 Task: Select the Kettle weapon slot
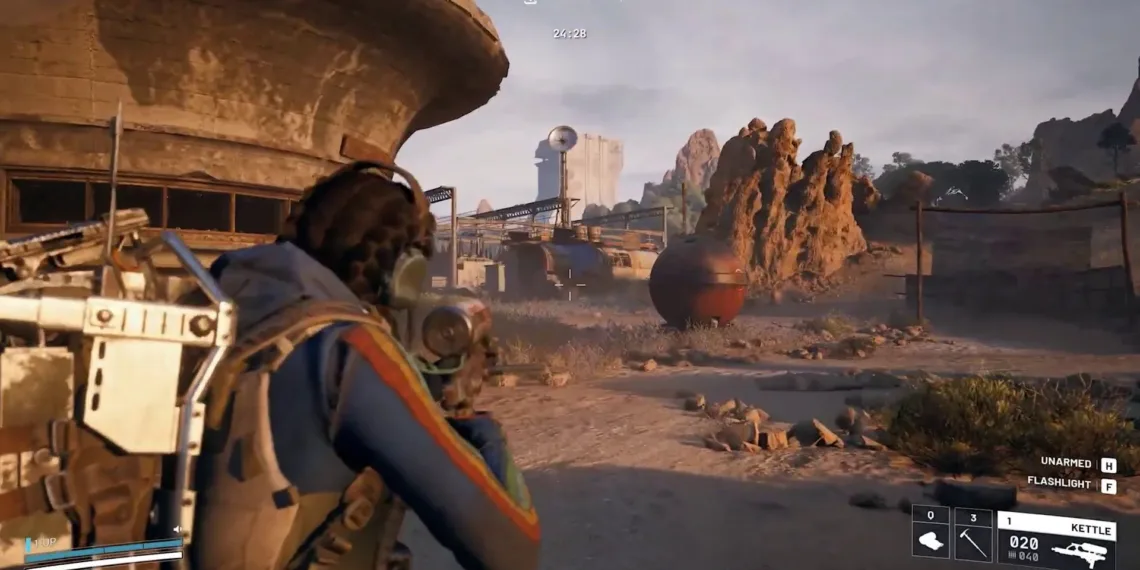point(1056,540)
